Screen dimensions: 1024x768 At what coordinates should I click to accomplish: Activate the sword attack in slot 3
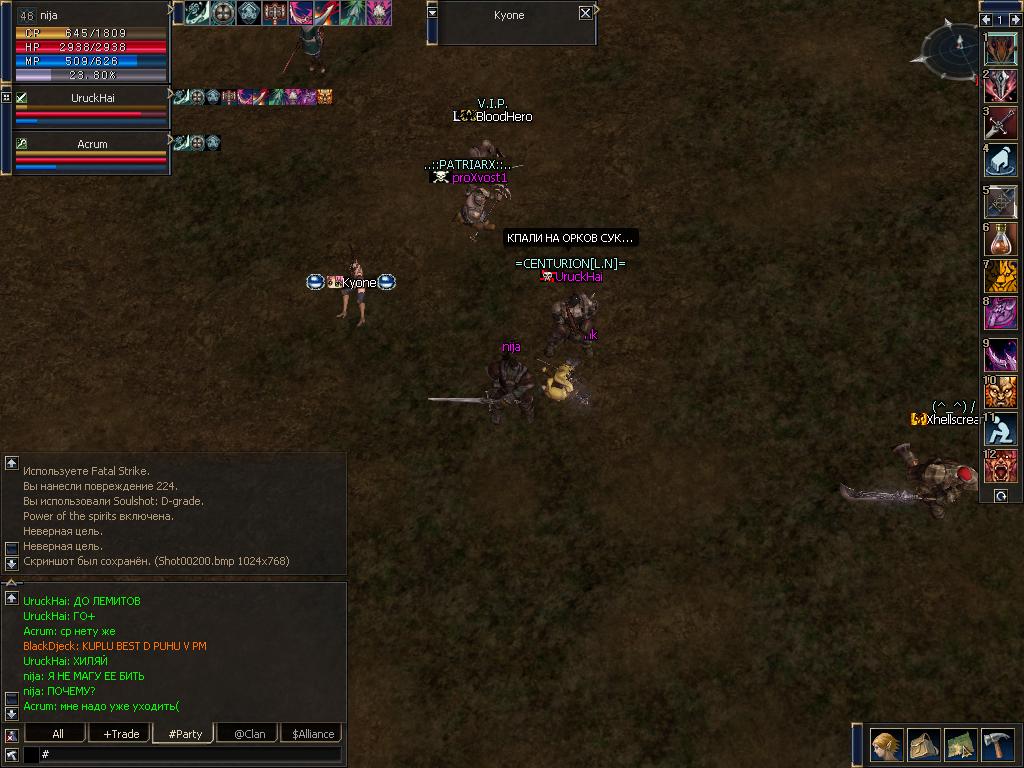click(x=1001, y=124)
